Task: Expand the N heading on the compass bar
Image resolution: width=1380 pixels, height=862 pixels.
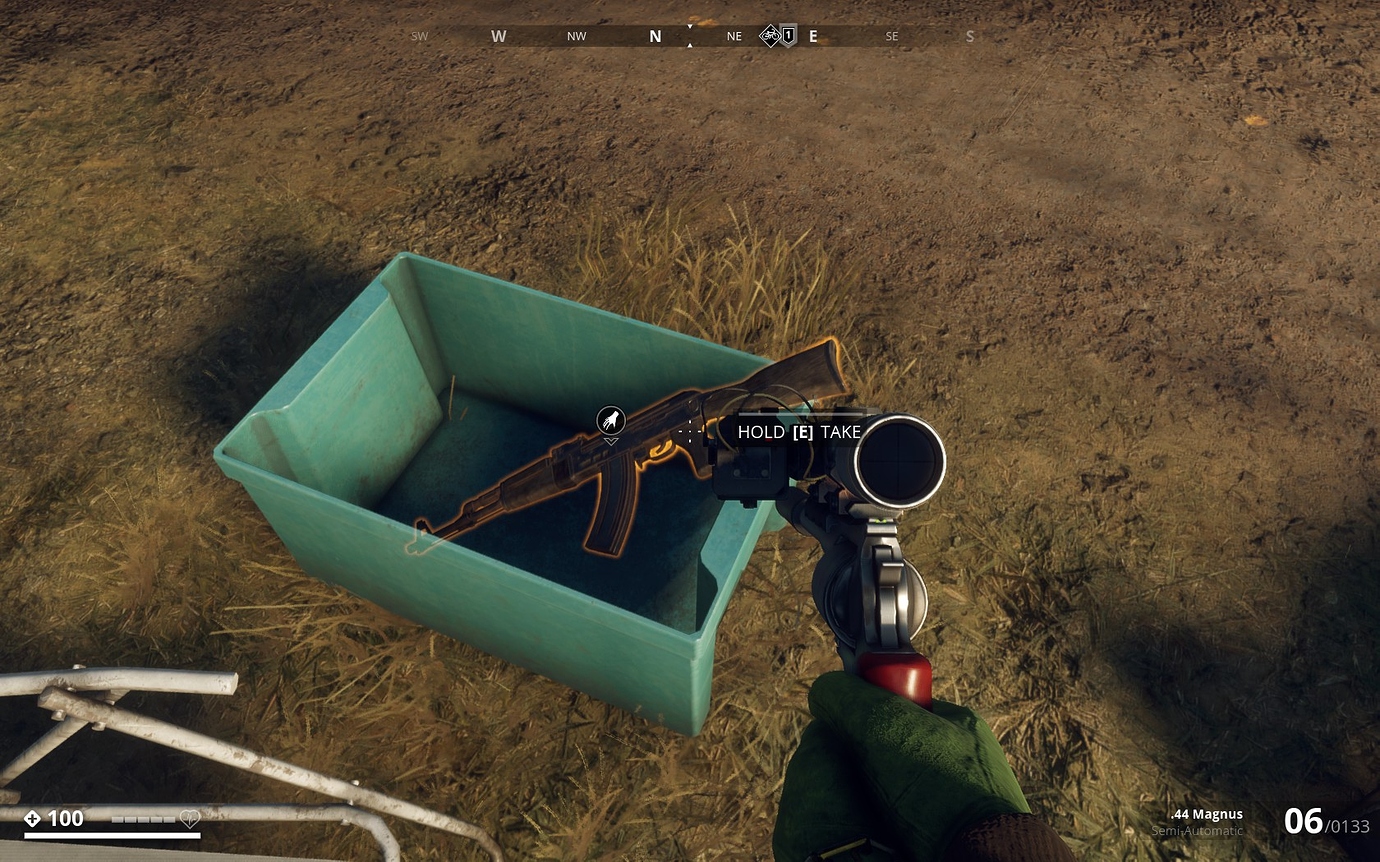Action: point(655,36)
